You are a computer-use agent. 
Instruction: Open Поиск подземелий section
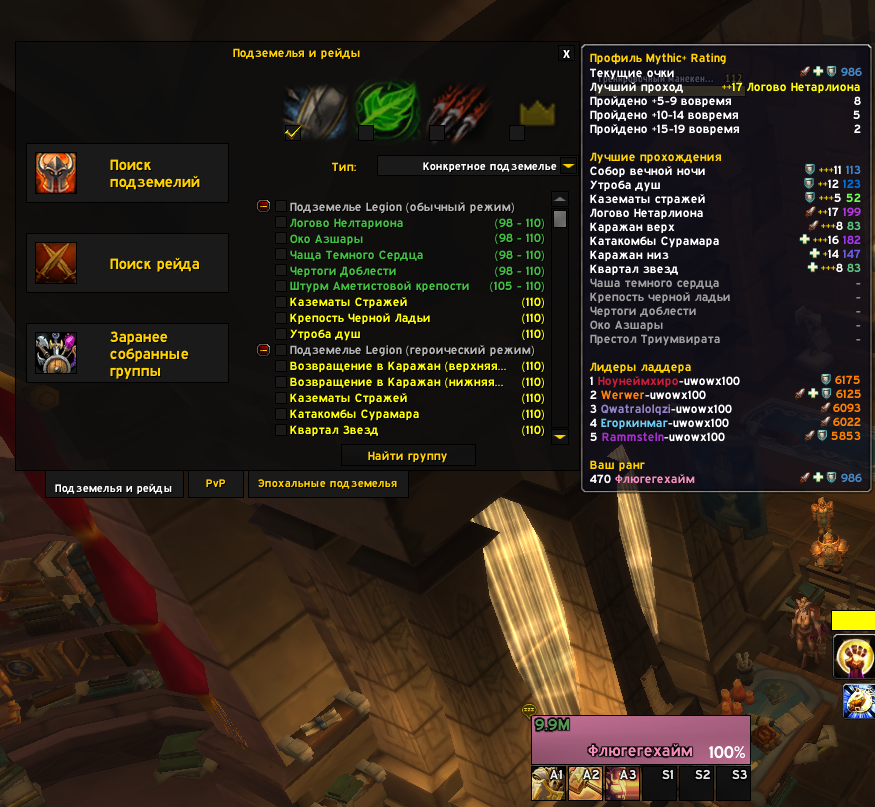pyautogui.click(x=128, y=174)
